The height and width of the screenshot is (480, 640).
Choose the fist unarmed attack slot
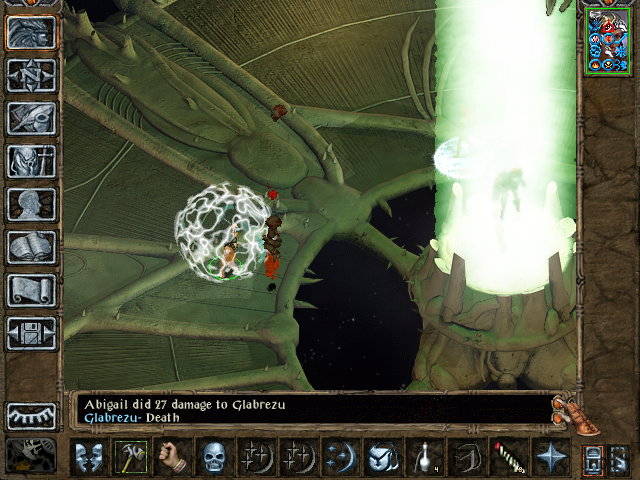pyautogui.click(x=173, y=457)
